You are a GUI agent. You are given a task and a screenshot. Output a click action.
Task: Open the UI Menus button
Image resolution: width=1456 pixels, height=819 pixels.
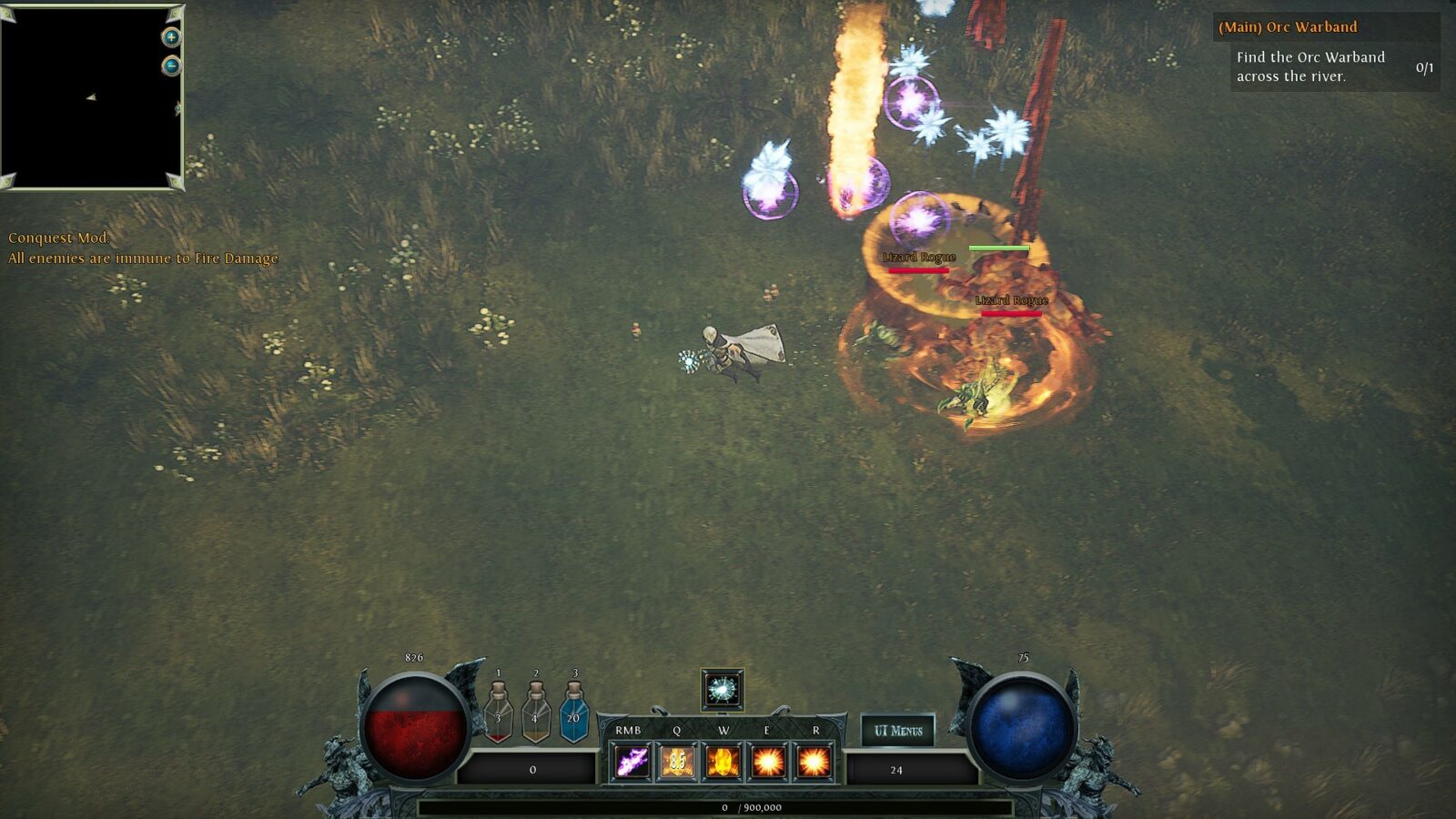pos(897,730)
